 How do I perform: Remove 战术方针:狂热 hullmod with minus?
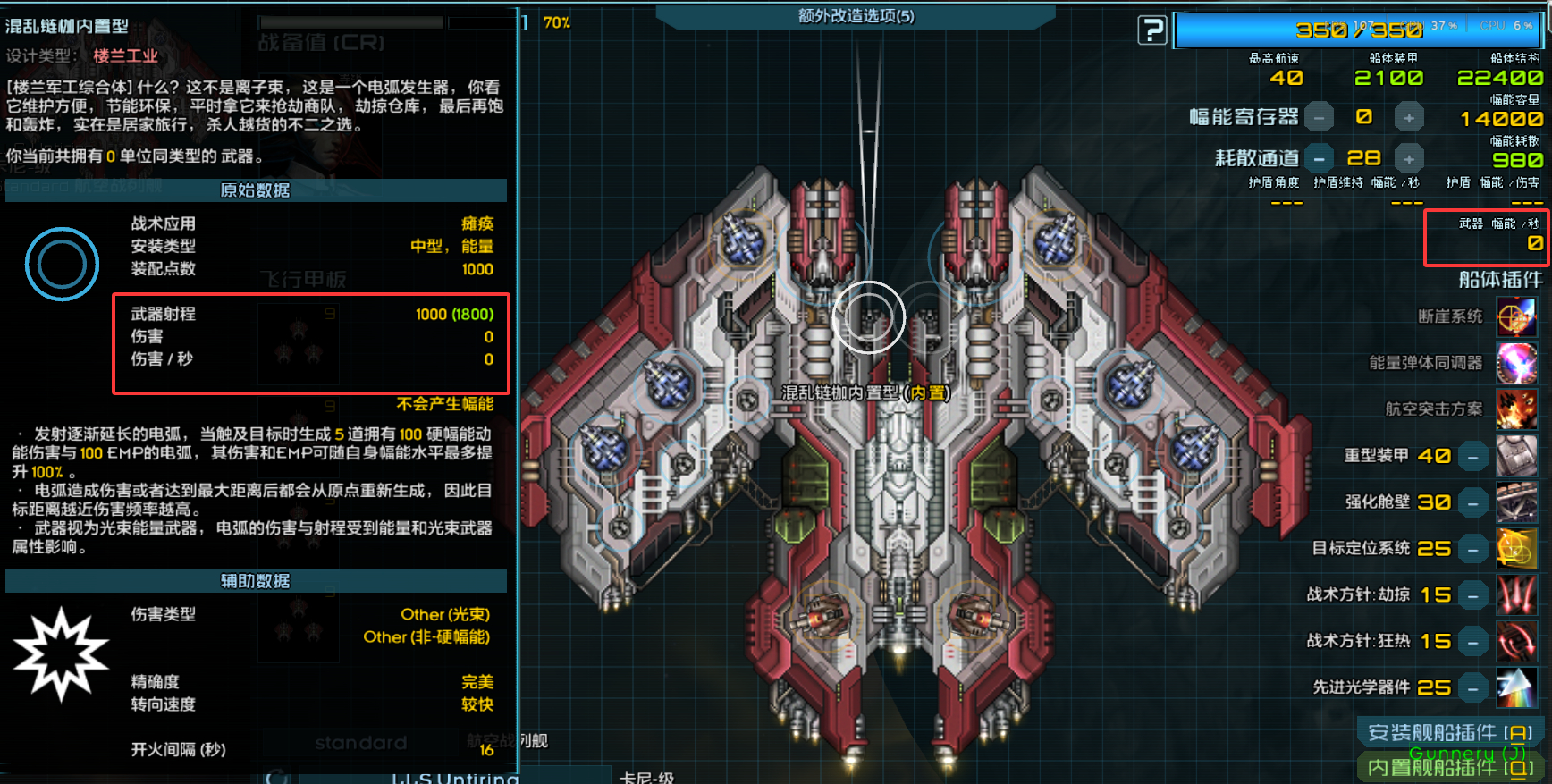(1472, 642)
